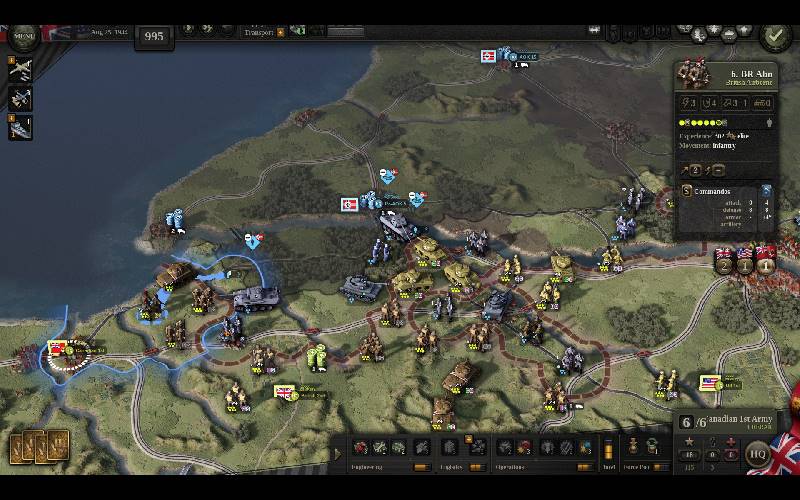Open the HQ panel
800x500 pixels.
pyautogui.click(x=758, y=453)
